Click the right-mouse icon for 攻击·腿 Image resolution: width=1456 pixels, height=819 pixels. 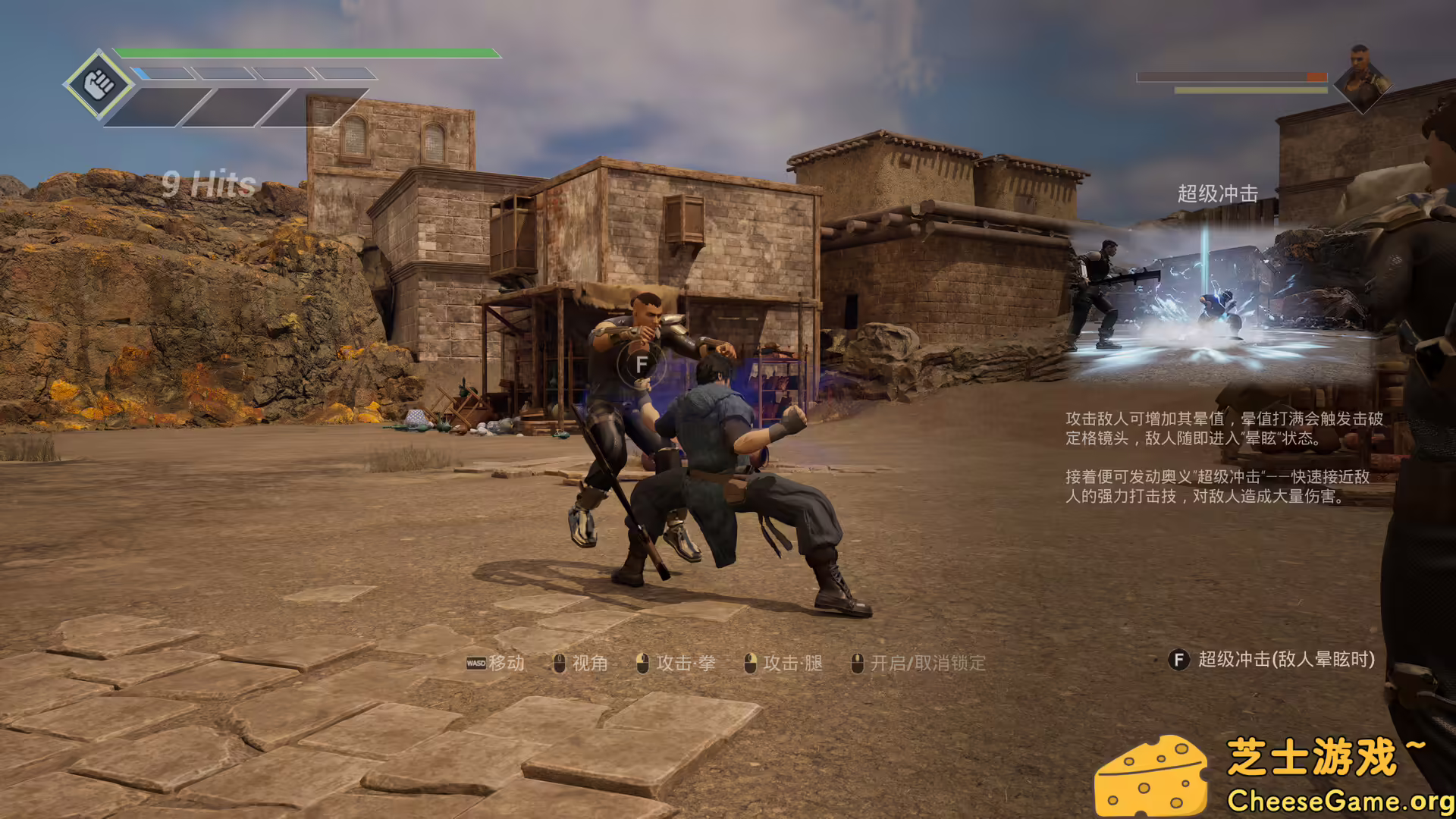coord(752,663)
